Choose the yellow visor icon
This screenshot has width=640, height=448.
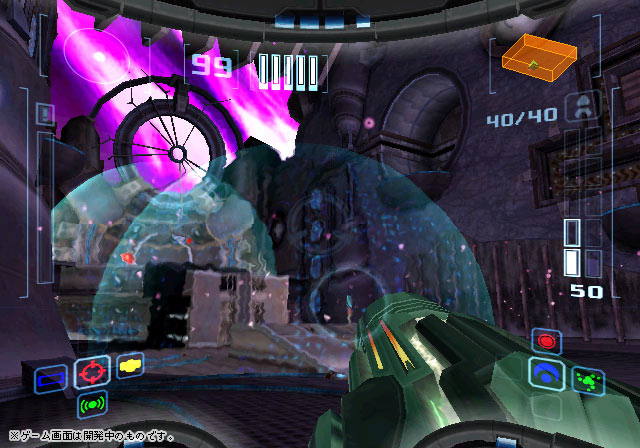tap(130, 365)
